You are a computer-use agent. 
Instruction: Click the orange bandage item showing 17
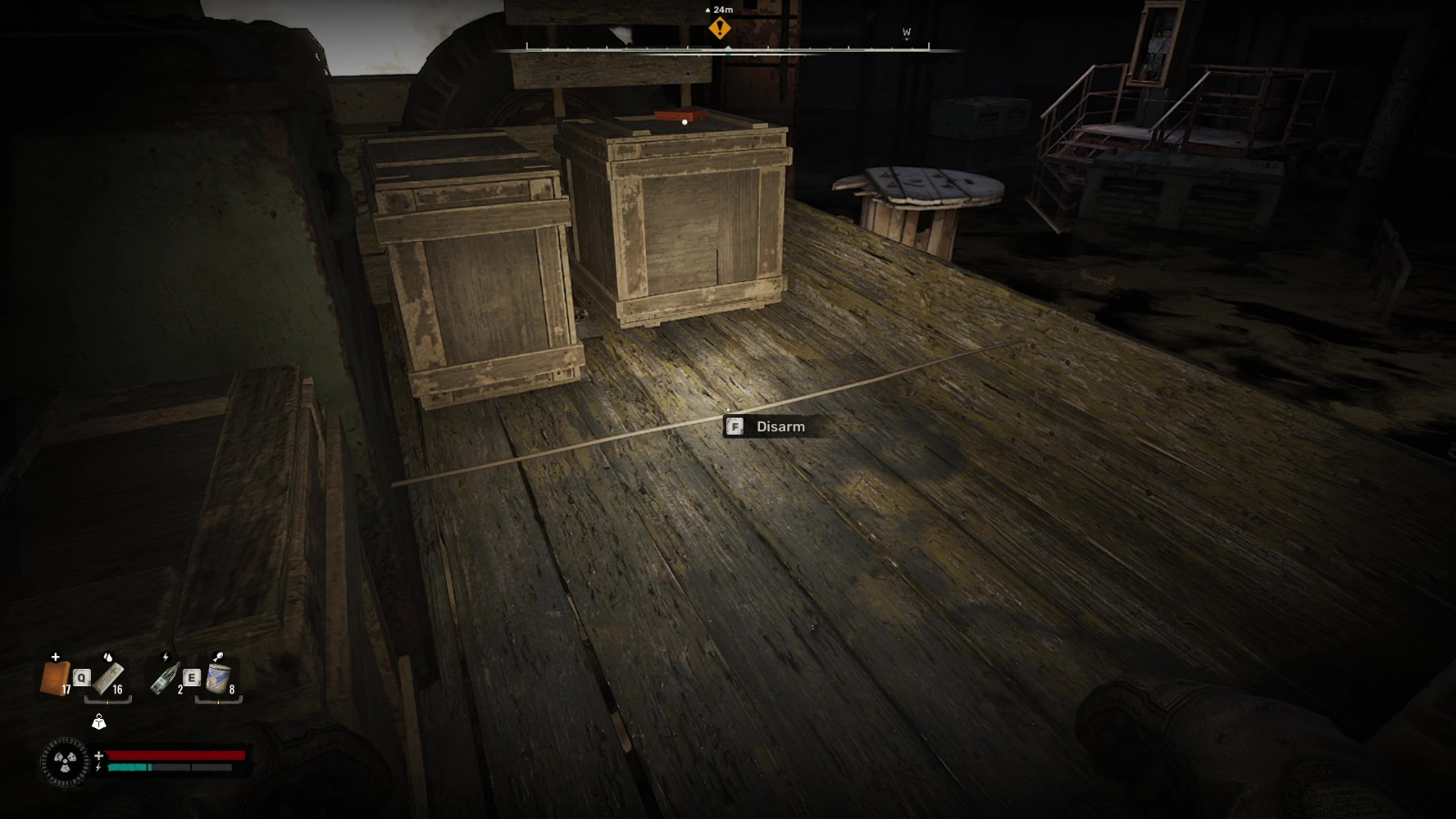click(x=55, y=677)
